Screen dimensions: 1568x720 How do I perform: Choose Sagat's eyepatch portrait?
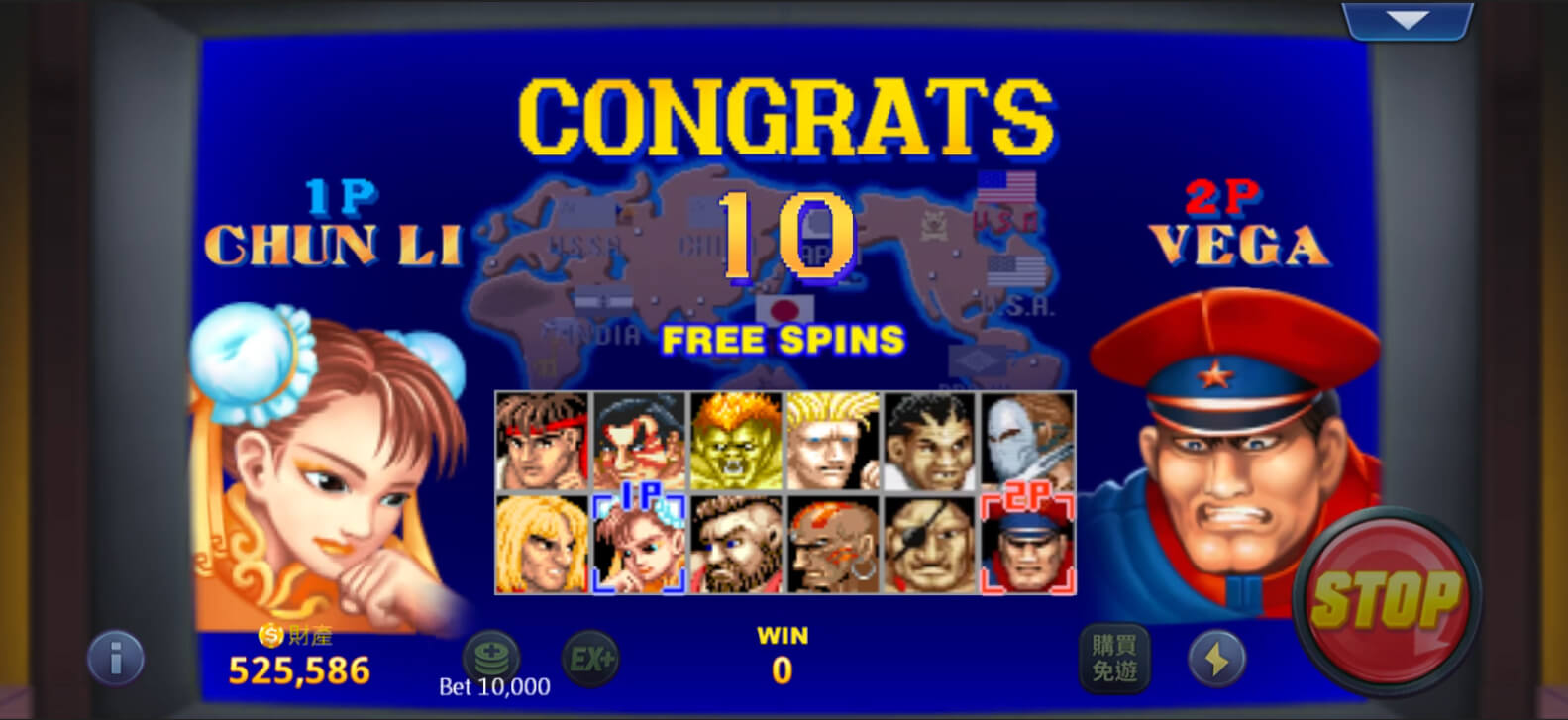click(x=930, y=545)
